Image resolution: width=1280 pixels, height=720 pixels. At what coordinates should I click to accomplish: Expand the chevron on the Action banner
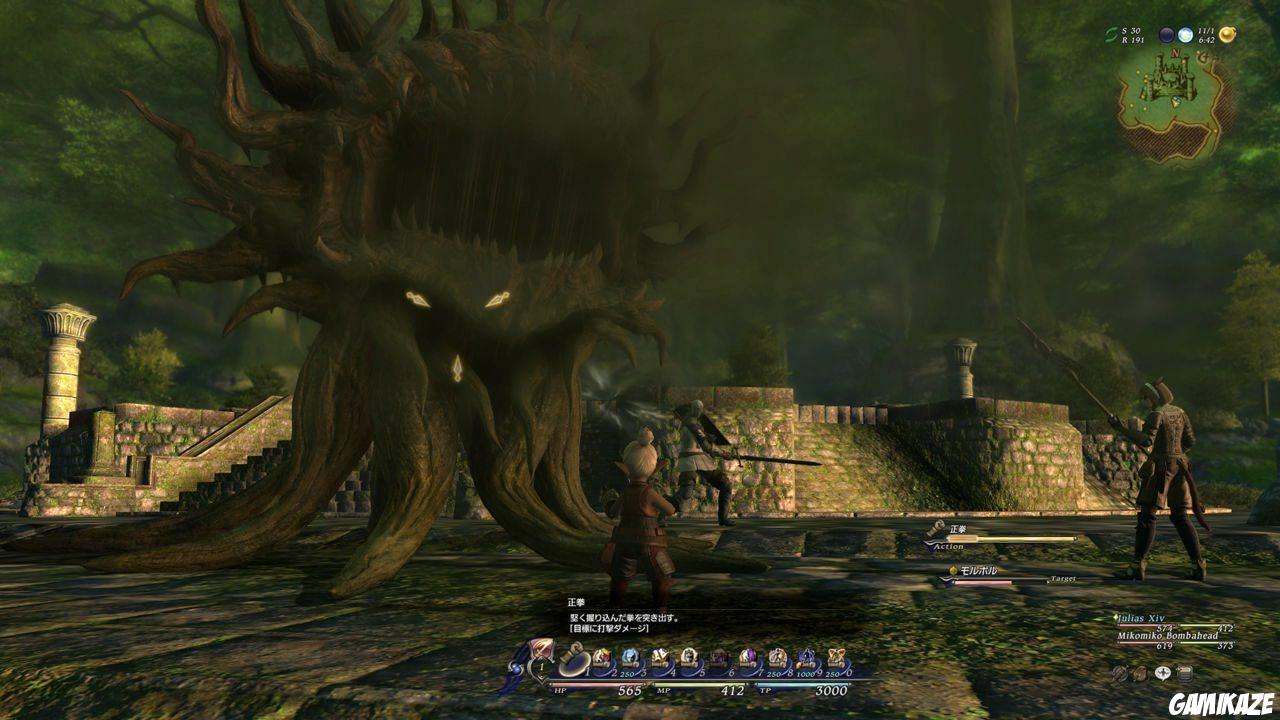pyautogui.click(x=928, y=545)
